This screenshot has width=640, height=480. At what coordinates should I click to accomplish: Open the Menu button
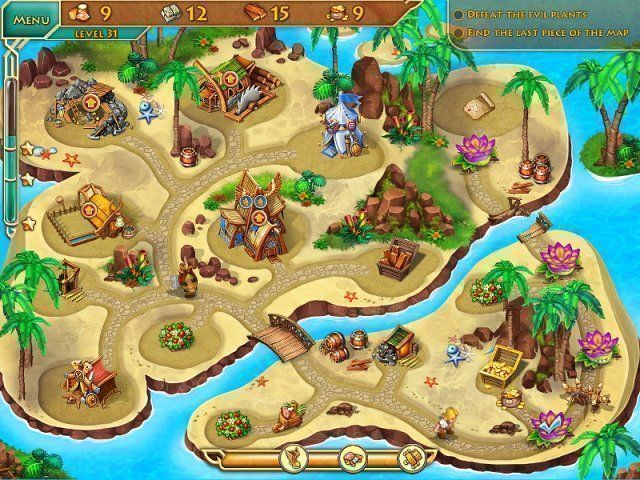(x=32, y=19)
